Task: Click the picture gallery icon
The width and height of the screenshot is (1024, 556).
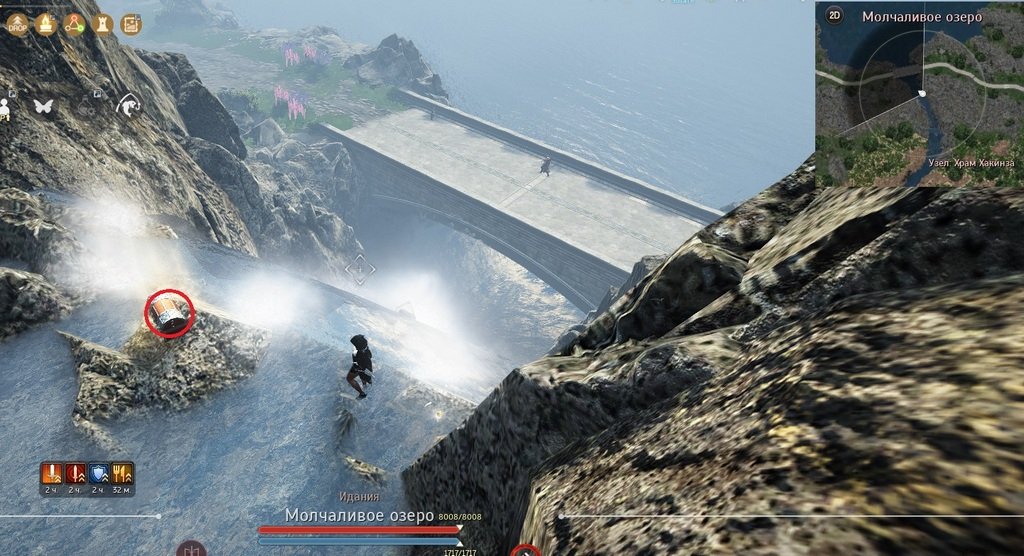Action: click(132, 24)
